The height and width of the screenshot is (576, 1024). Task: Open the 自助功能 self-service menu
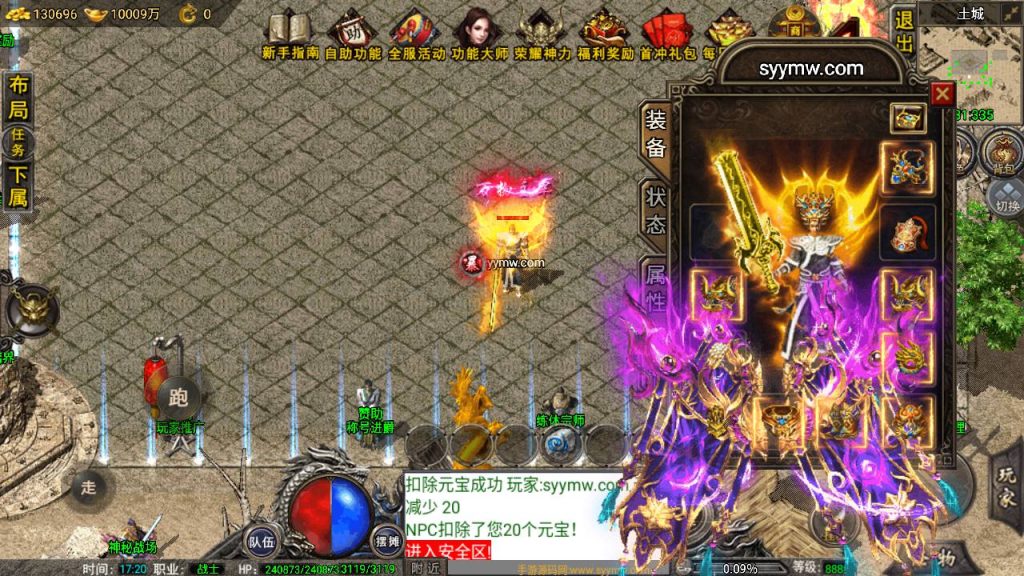pos(352,35)
